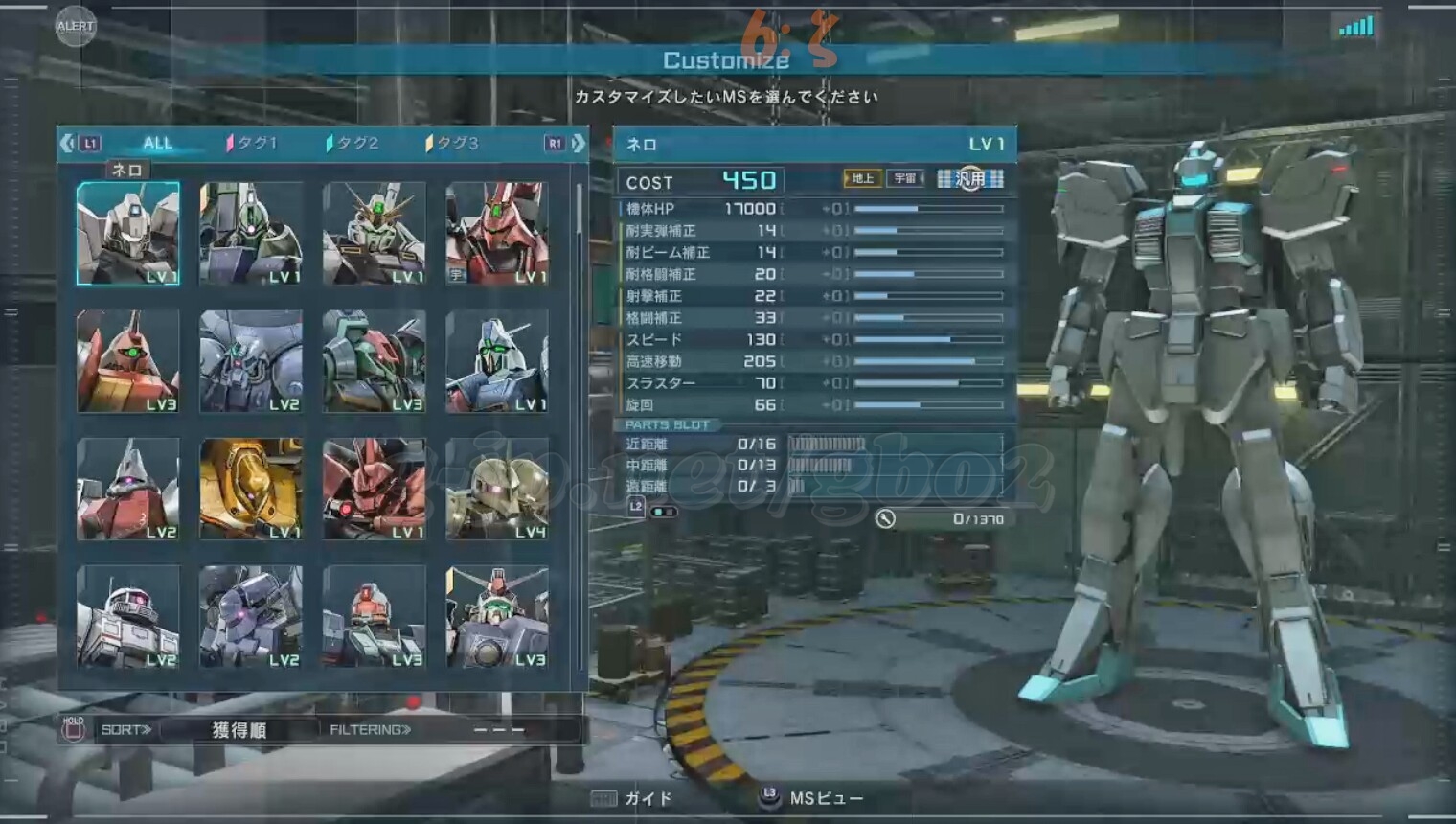Select the olive-tan mobile suit LV4

pos(496,489)
